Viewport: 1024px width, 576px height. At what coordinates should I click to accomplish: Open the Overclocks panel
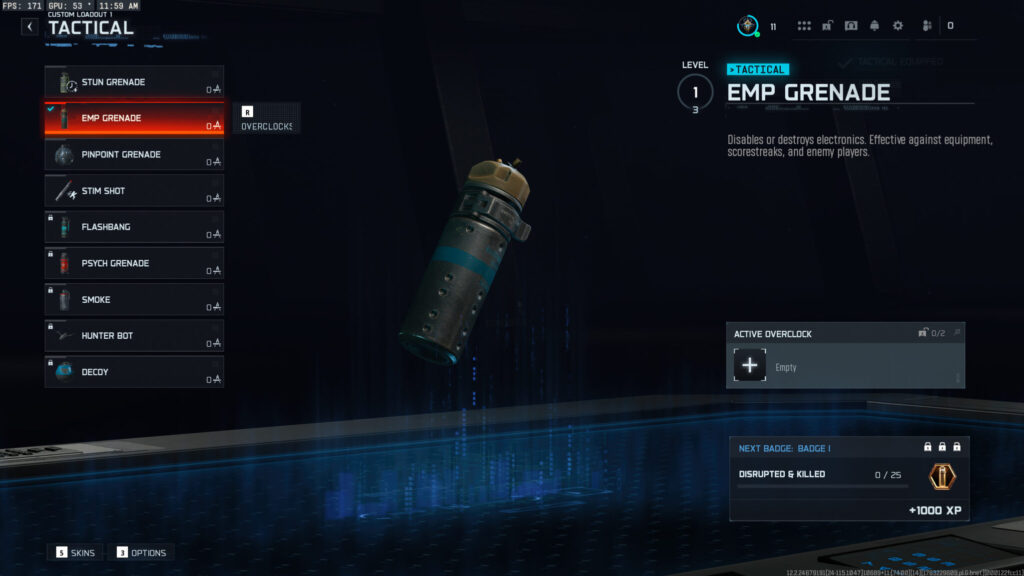(265, 119)
